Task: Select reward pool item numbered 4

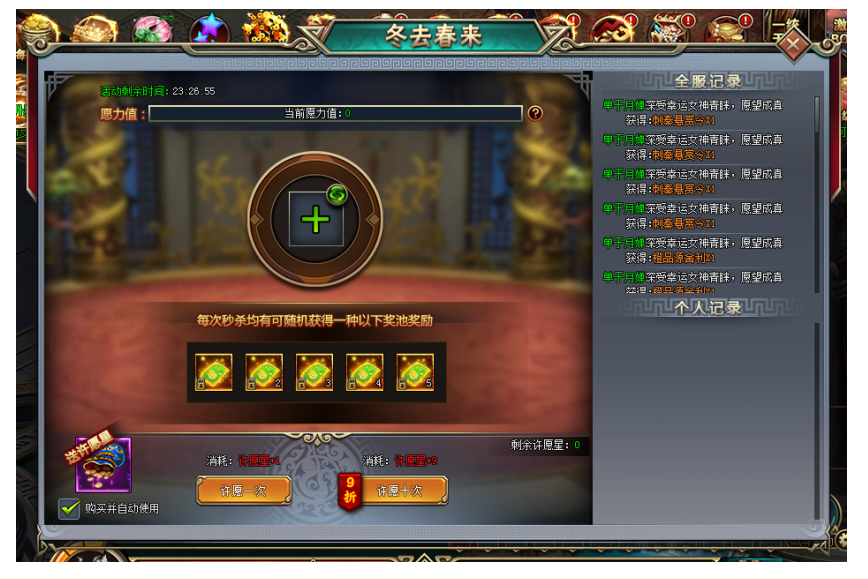Action: coord(364,372)
